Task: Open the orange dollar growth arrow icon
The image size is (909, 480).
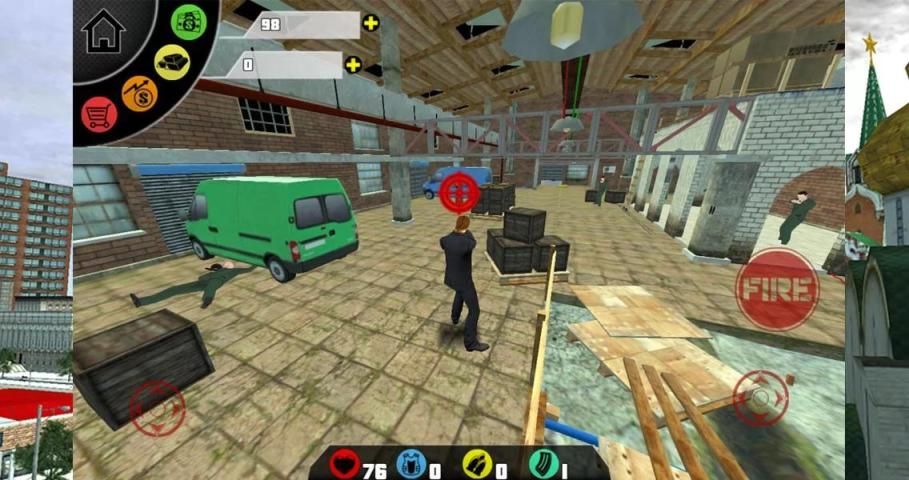Action: [x=140, y=95]
